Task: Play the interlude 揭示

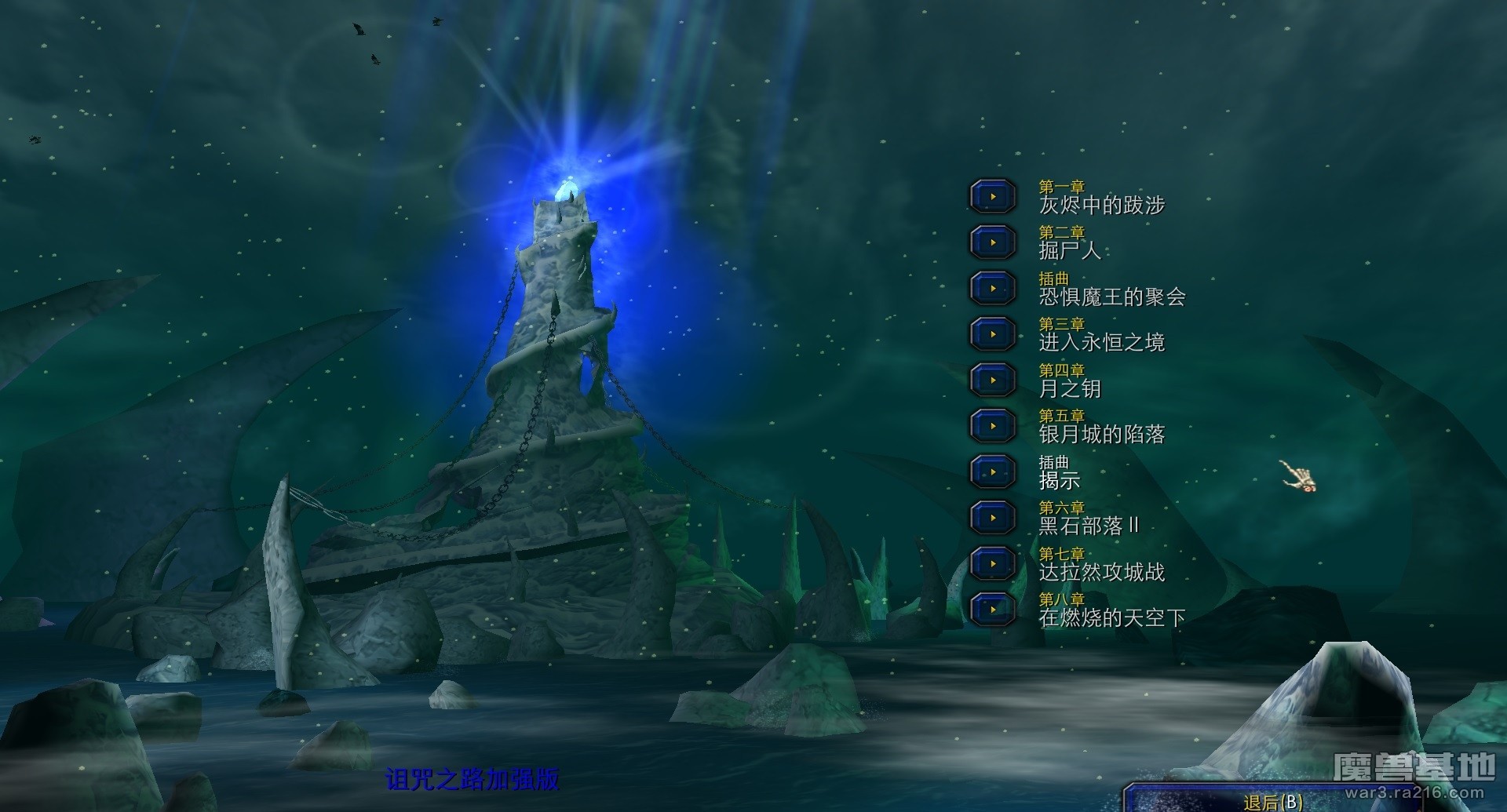Action: tap(993, 472)
